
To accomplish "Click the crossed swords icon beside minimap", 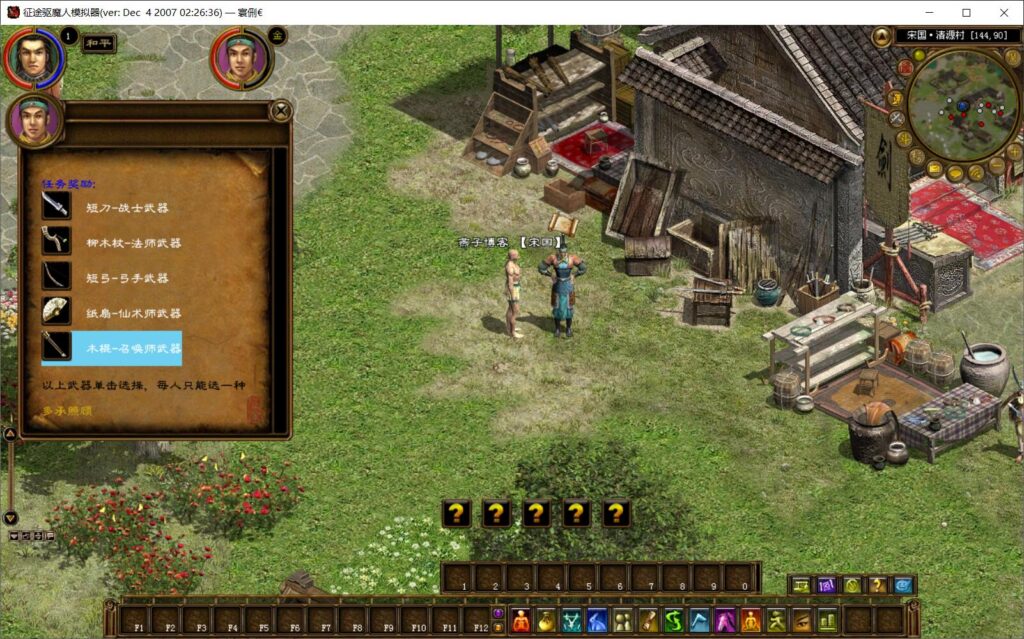I will [x=897, y=119].
